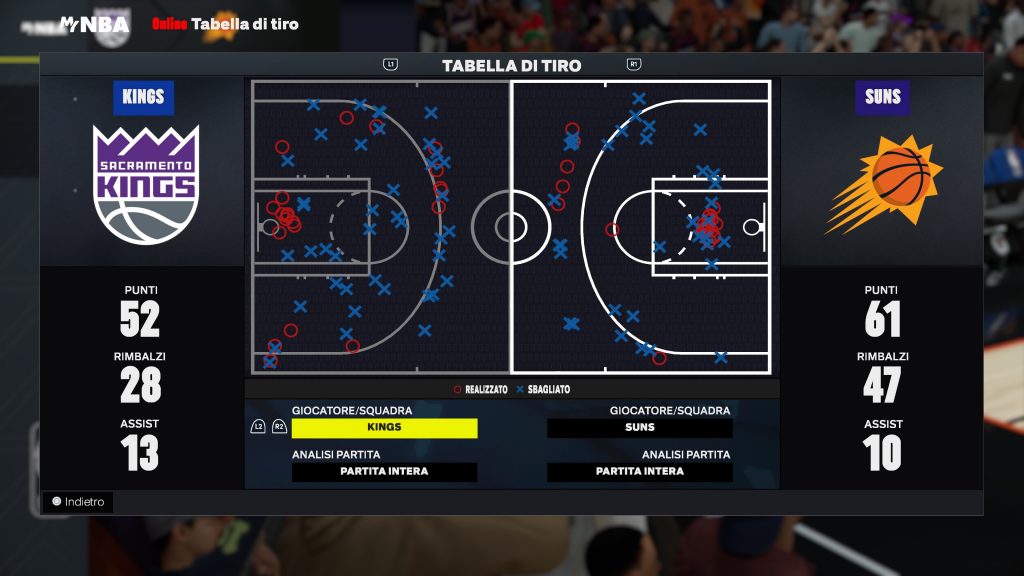The width and height of the screenshot is (1024, 576).
Task: Select the SUNS player/team selector
Action: pyautogui.click(x=639, y=428)
